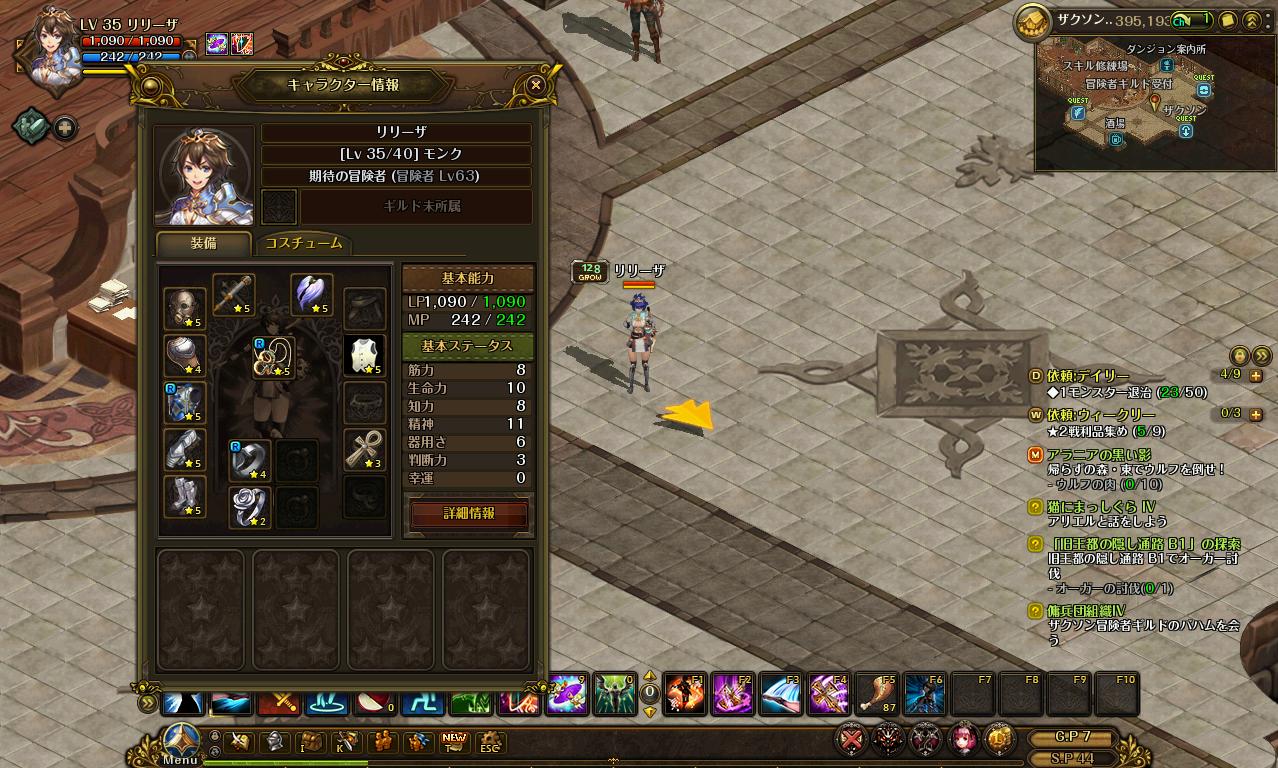The image size is (1278, 768).
Task: Open the NEW notification toolbar icon
Action: [455, 742]
